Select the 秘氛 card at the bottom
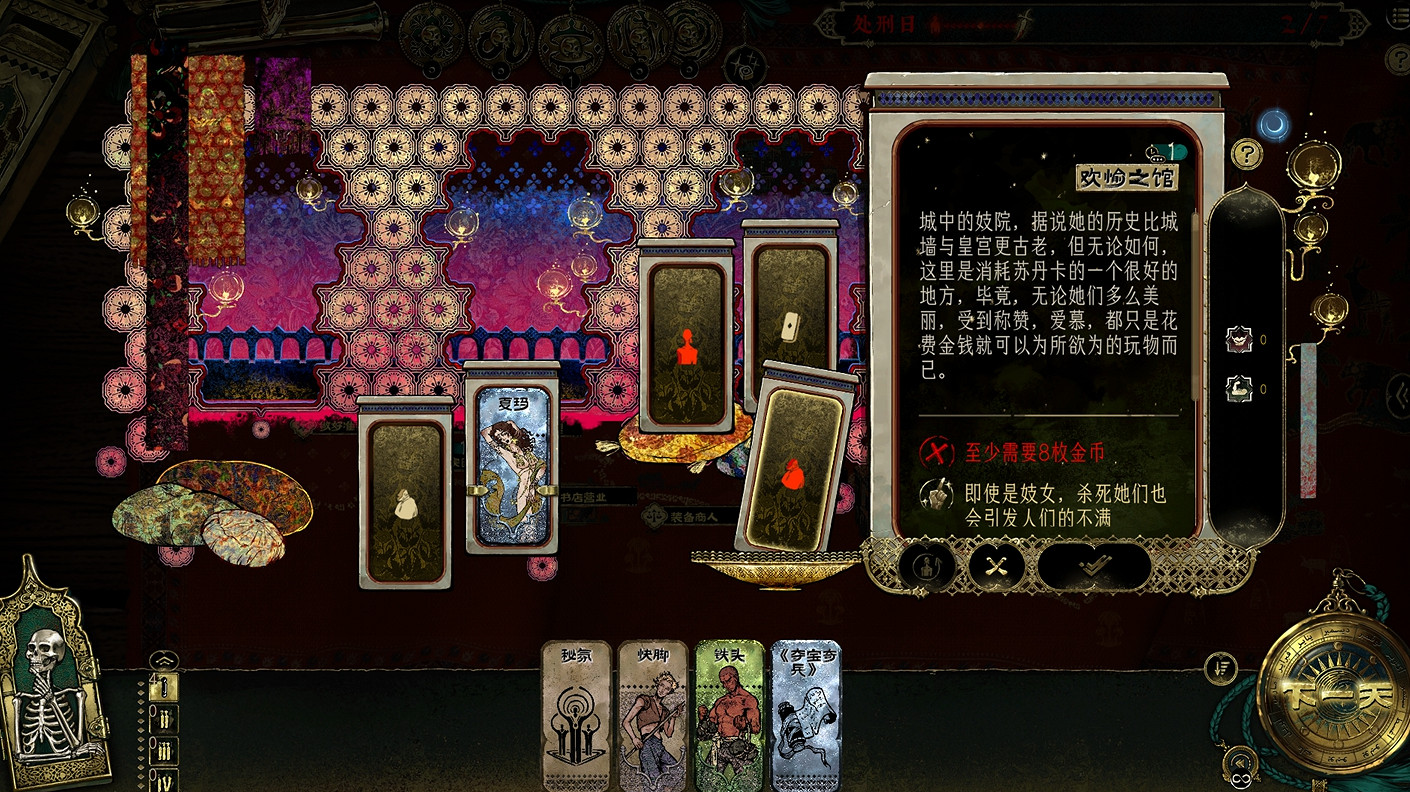 point(578,715)
